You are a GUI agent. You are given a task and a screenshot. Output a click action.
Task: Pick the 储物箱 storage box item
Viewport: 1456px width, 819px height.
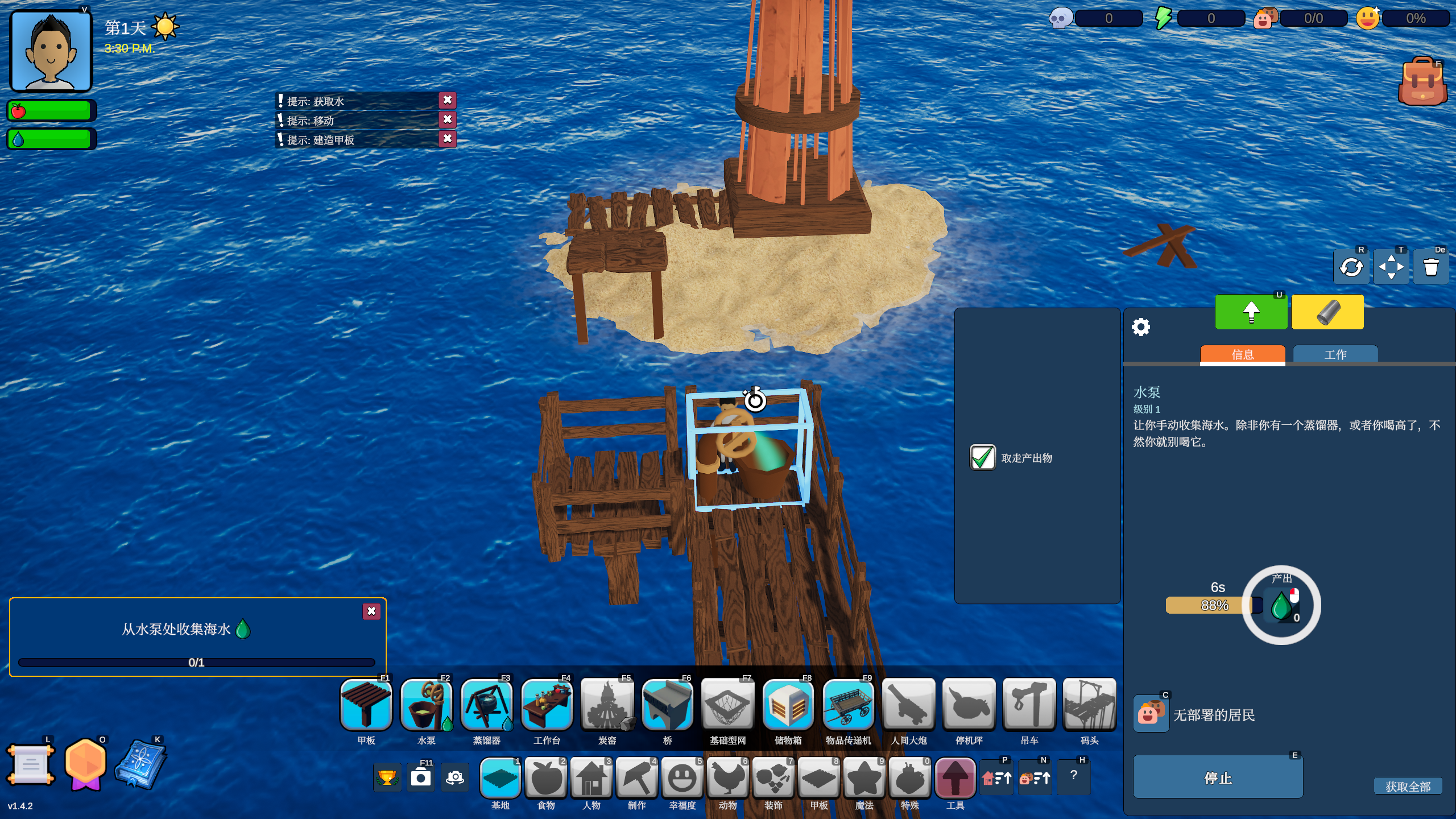coord(788,706)
